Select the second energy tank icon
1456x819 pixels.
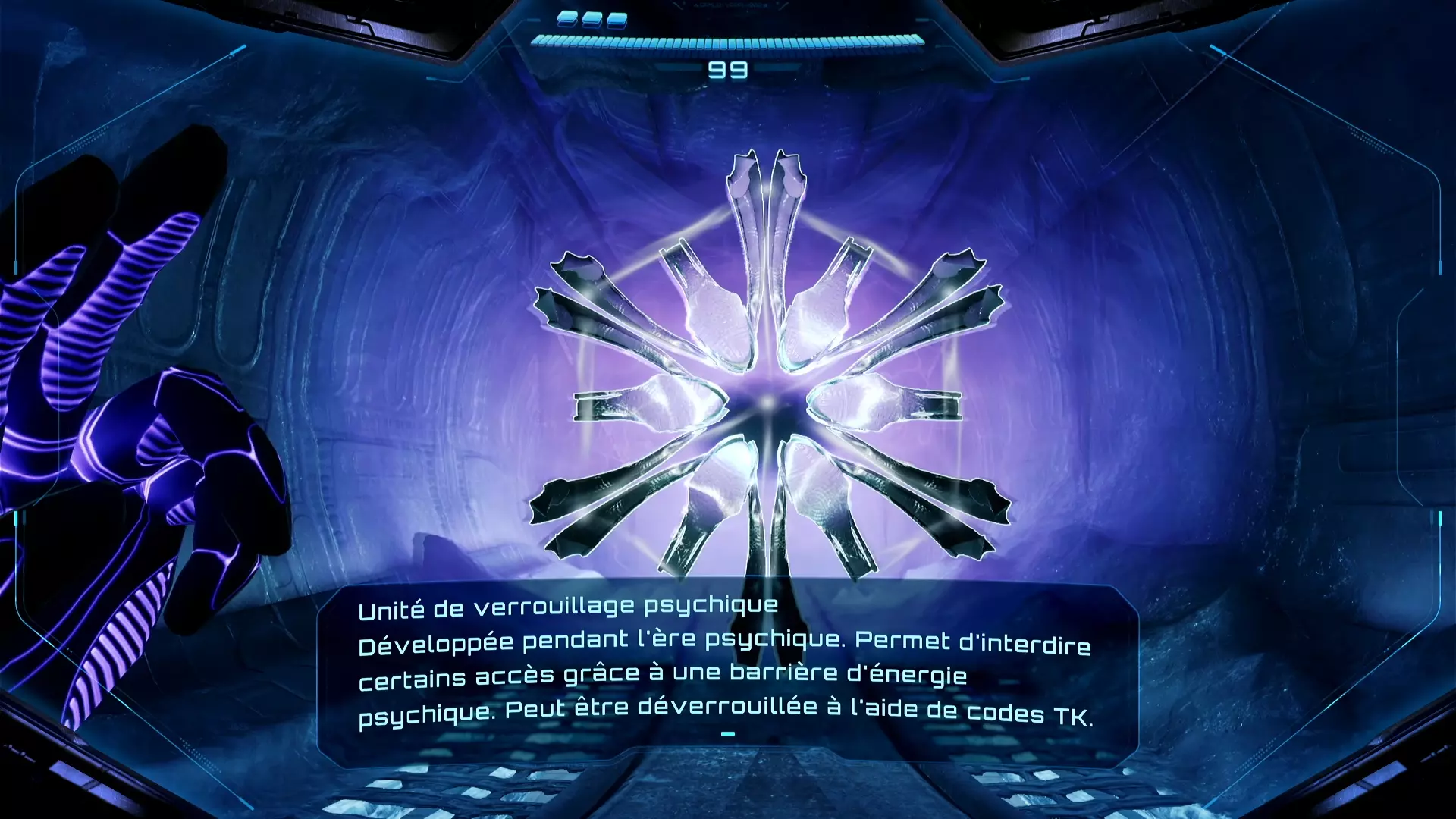(x=592, y=19)
